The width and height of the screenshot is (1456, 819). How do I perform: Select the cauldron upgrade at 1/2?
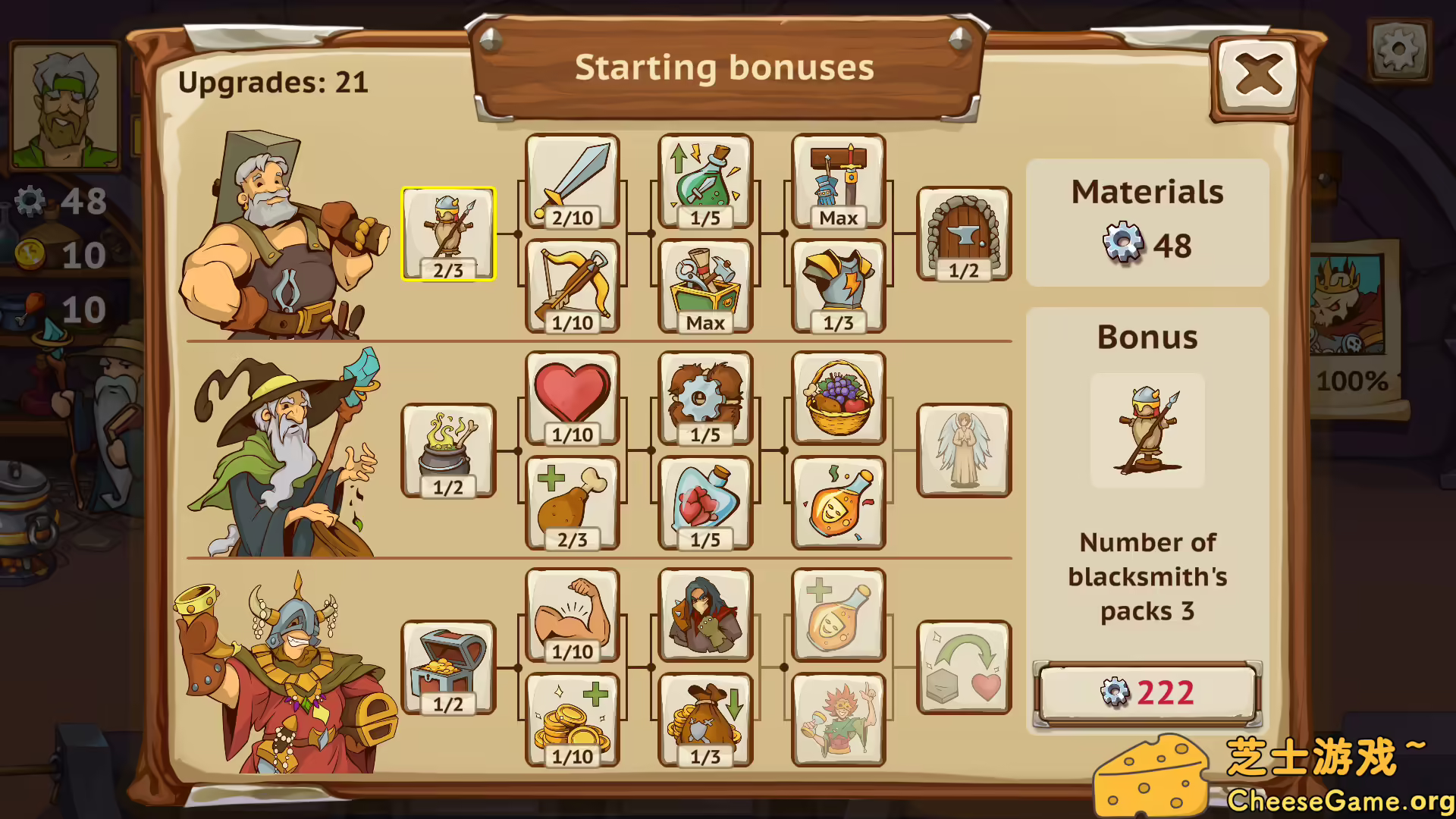click(x=448, y=449)
